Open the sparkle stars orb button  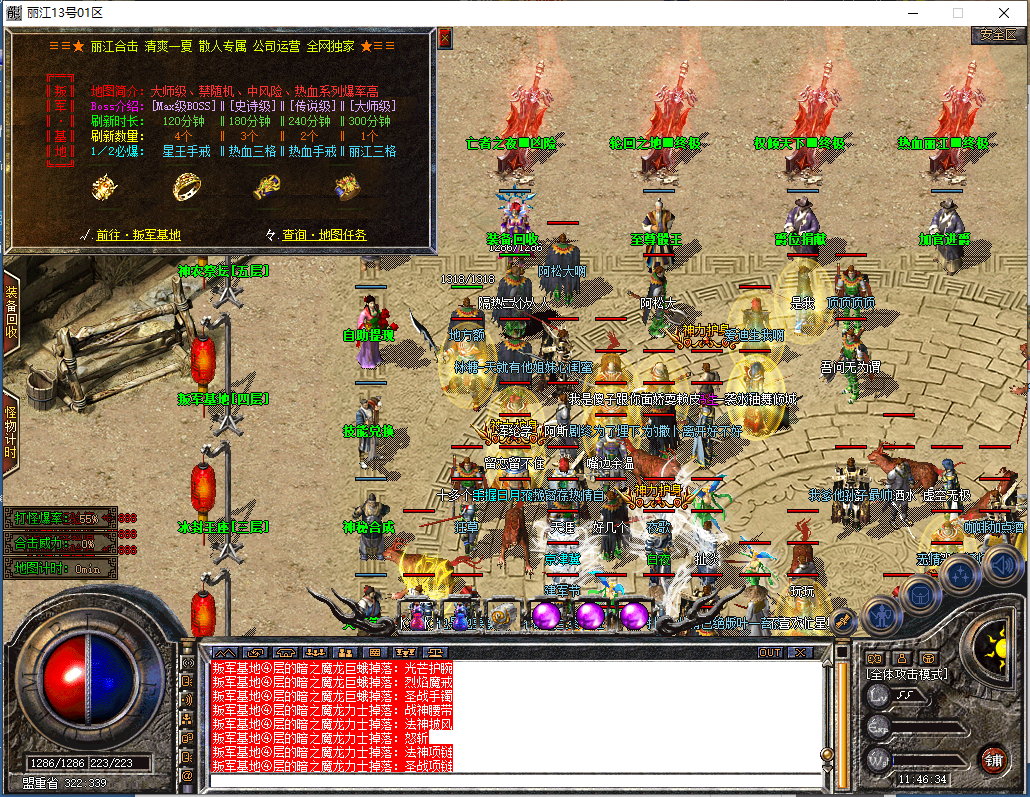(x=960, y=575)
